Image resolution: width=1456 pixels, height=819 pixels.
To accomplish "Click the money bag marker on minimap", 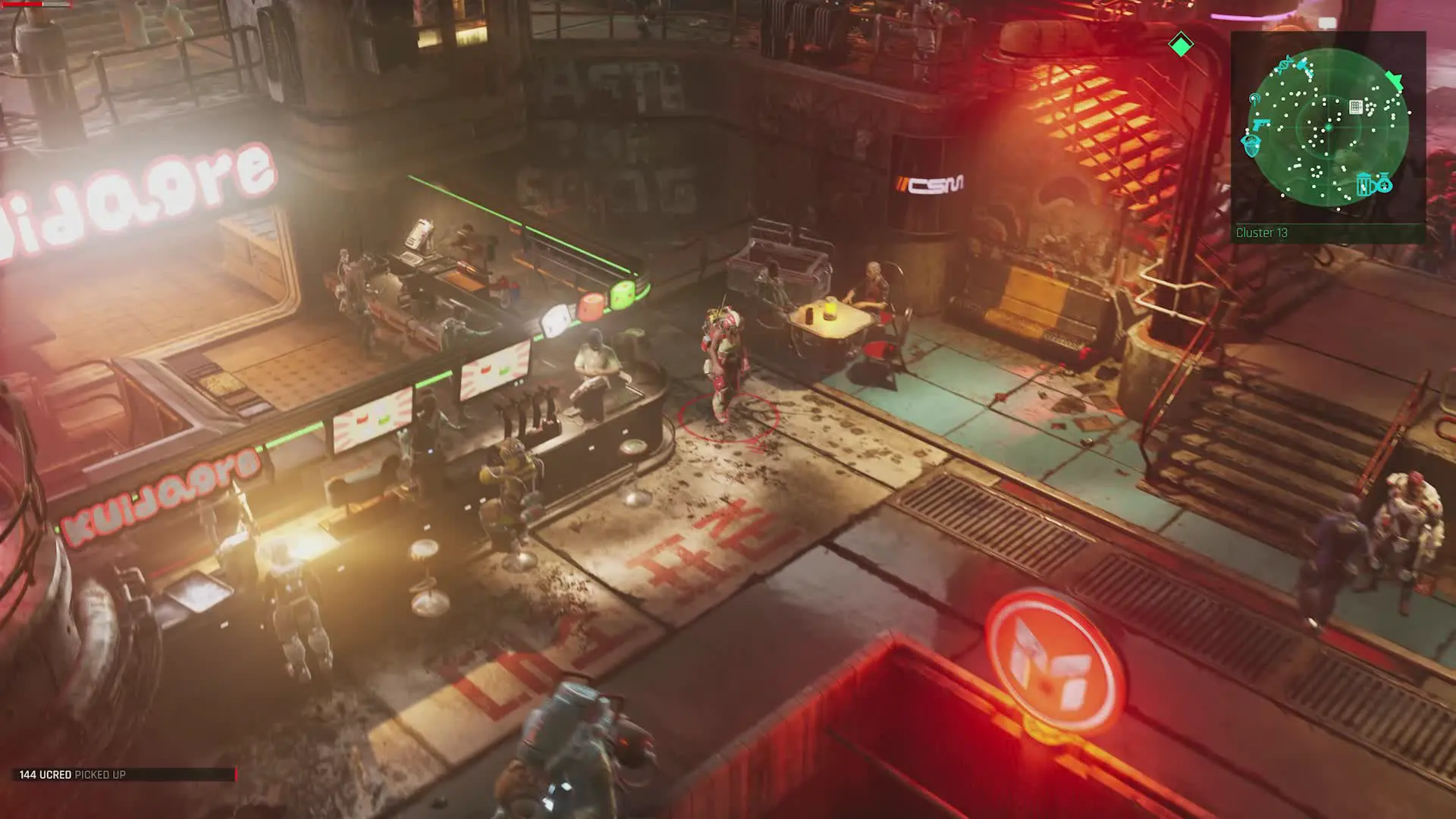I will pos(1384,183).
